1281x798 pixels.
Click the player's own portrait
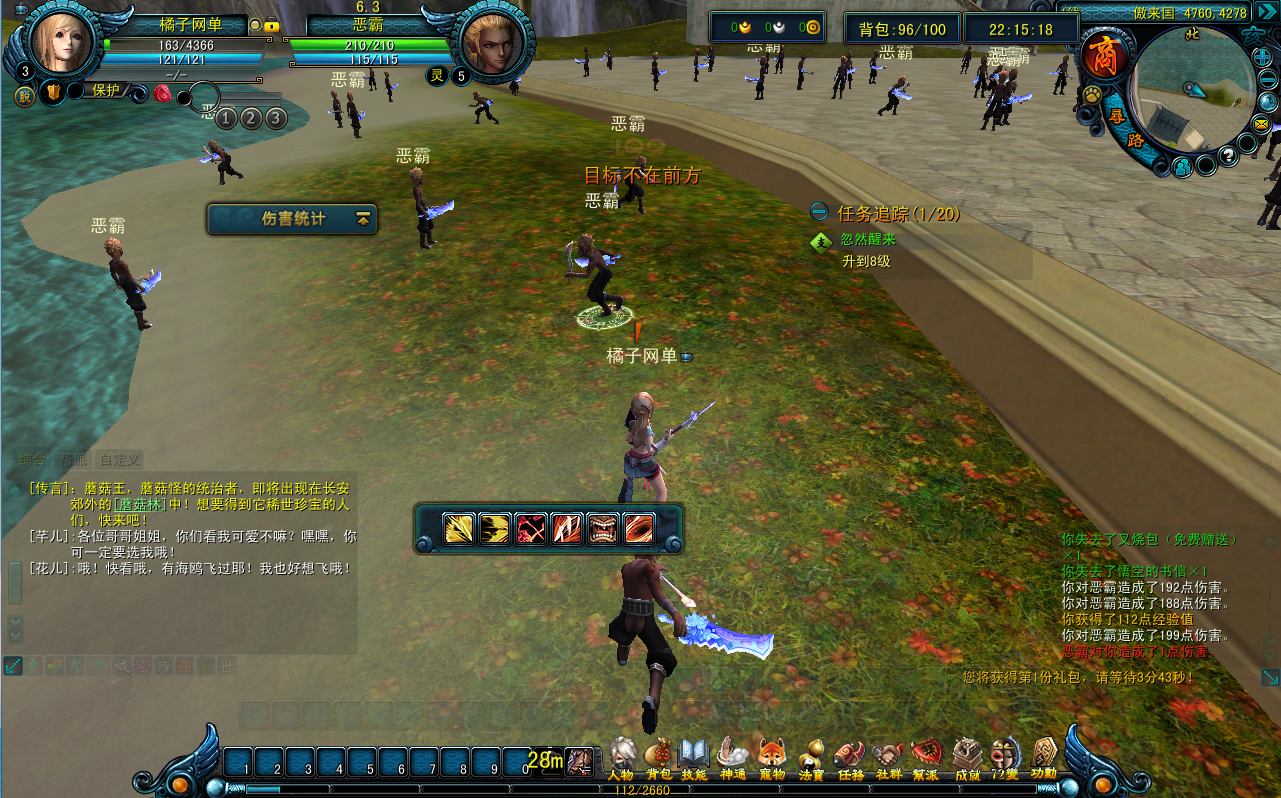[x=62, y=40]
